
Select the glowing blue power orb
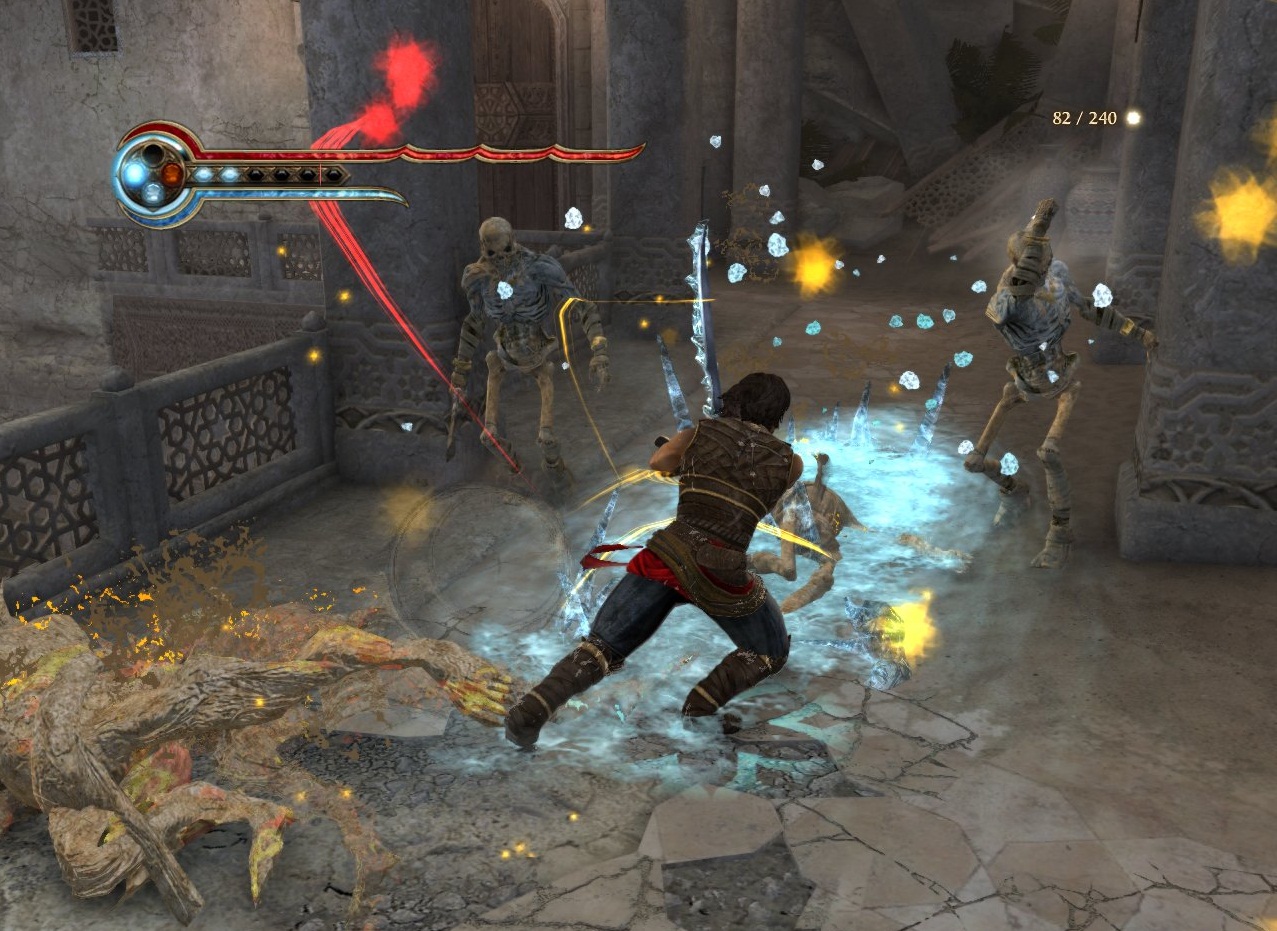click(134, 174)
